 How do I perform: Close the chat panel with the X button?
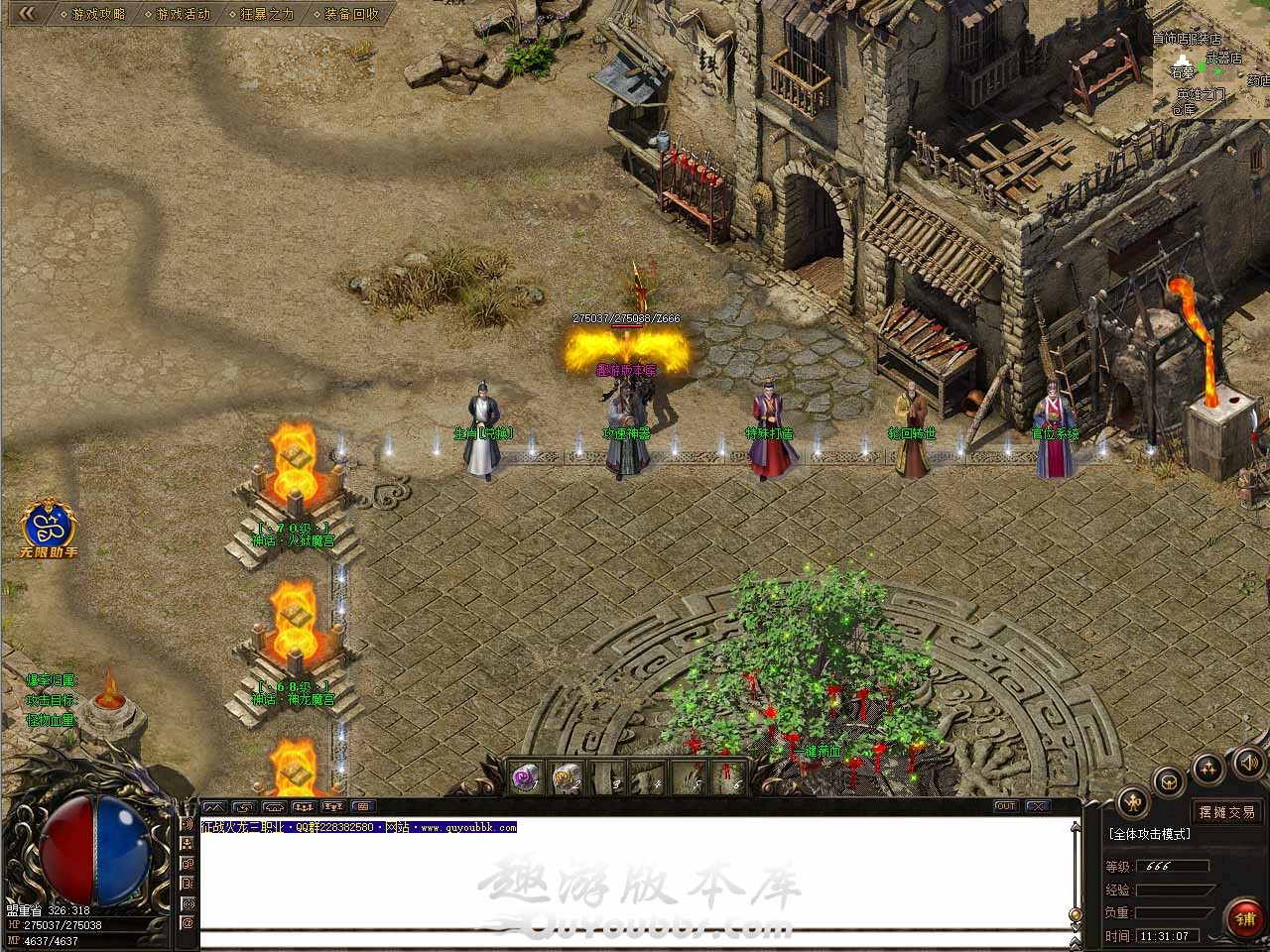[x=1037, y=806]
